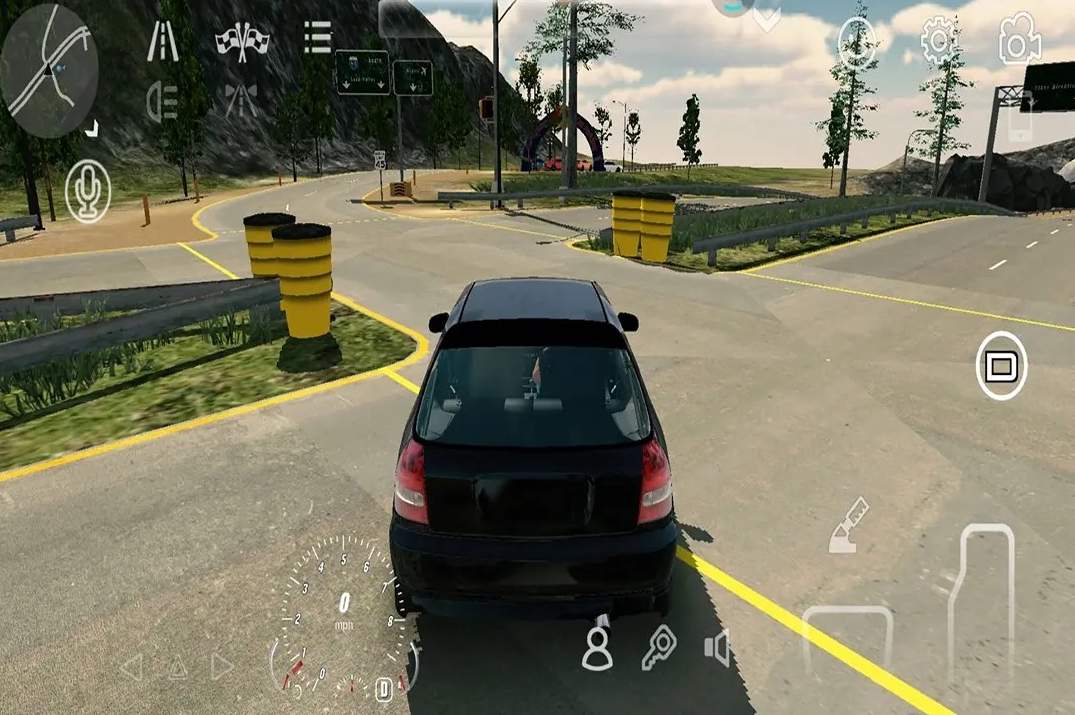This screenshot has height=715, width=1075.
Task: Activate the left turn signal arrow
Action: click(132, 666)
